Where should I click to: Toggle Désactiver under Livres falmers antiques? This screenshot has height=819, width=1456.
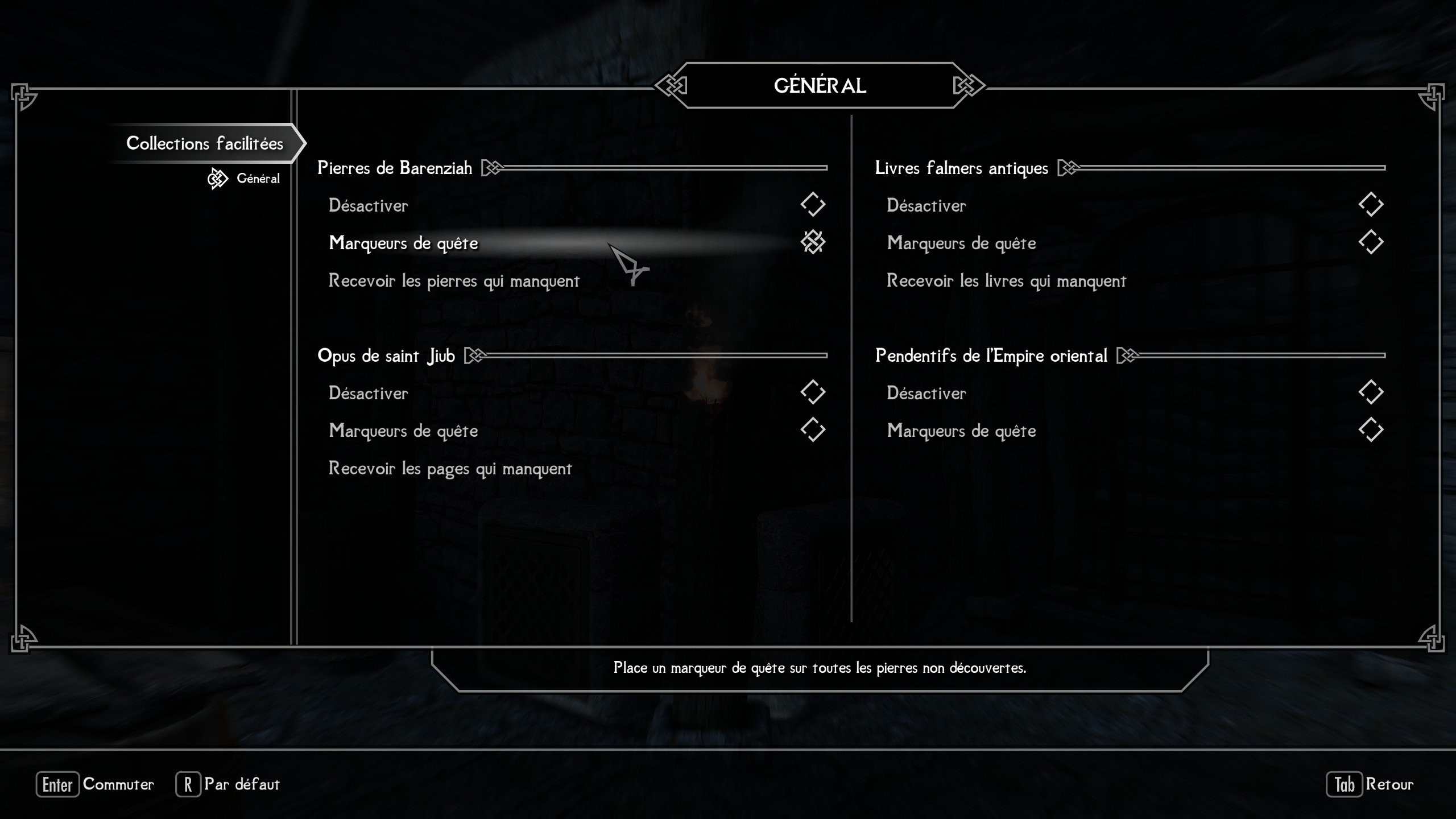(x=1371, y=205)
